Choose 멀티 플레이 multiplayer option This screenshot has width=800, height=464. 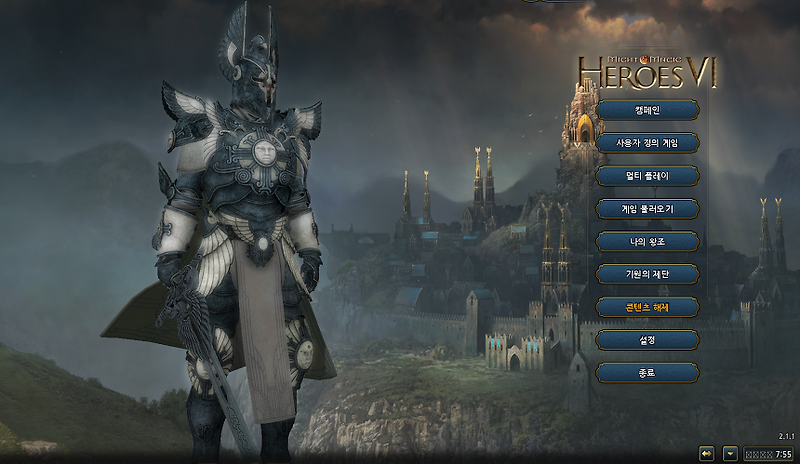pos(647,176)
